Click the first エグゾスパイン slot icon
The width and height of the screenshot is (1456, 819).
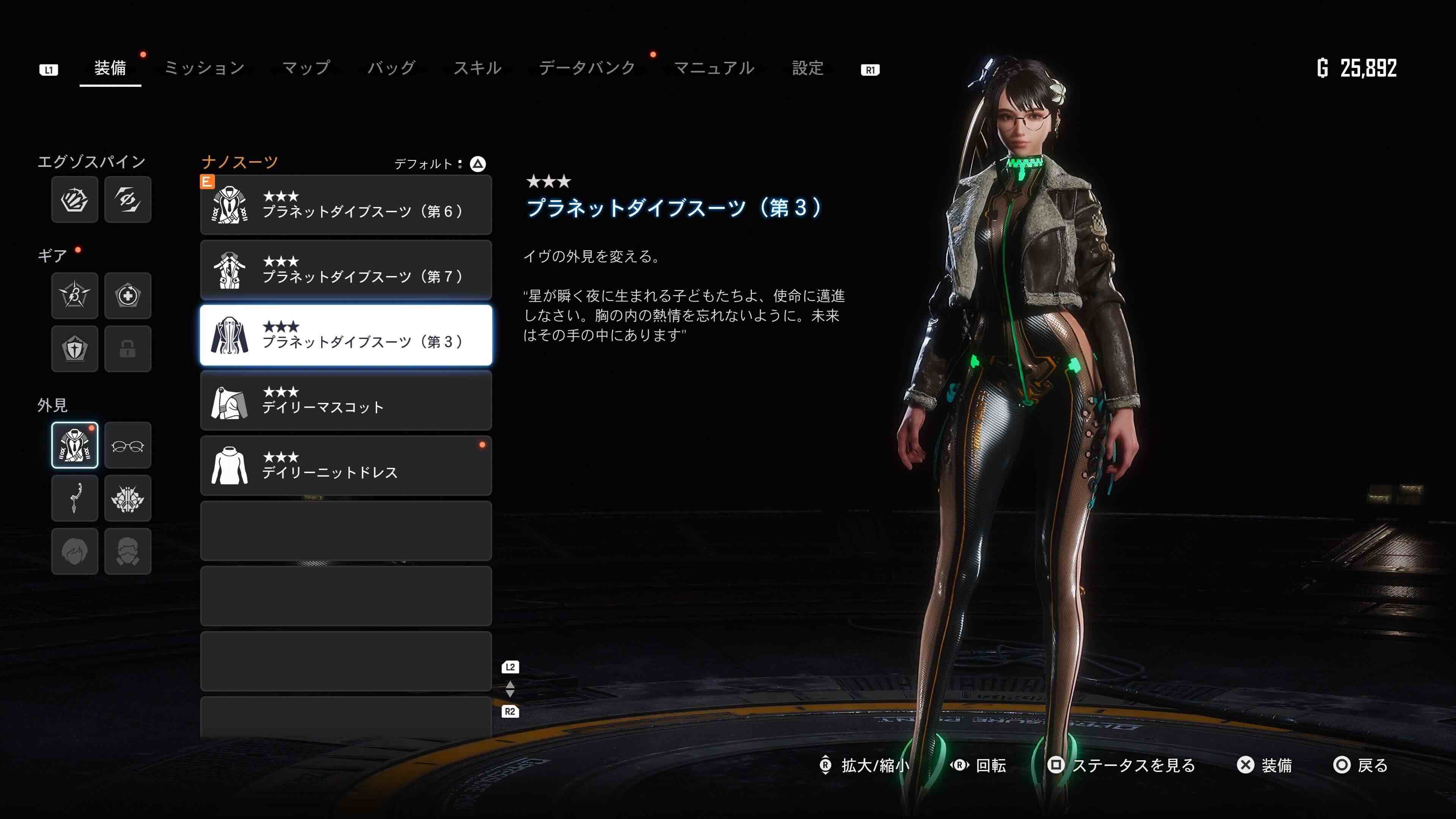pos(74,199)
